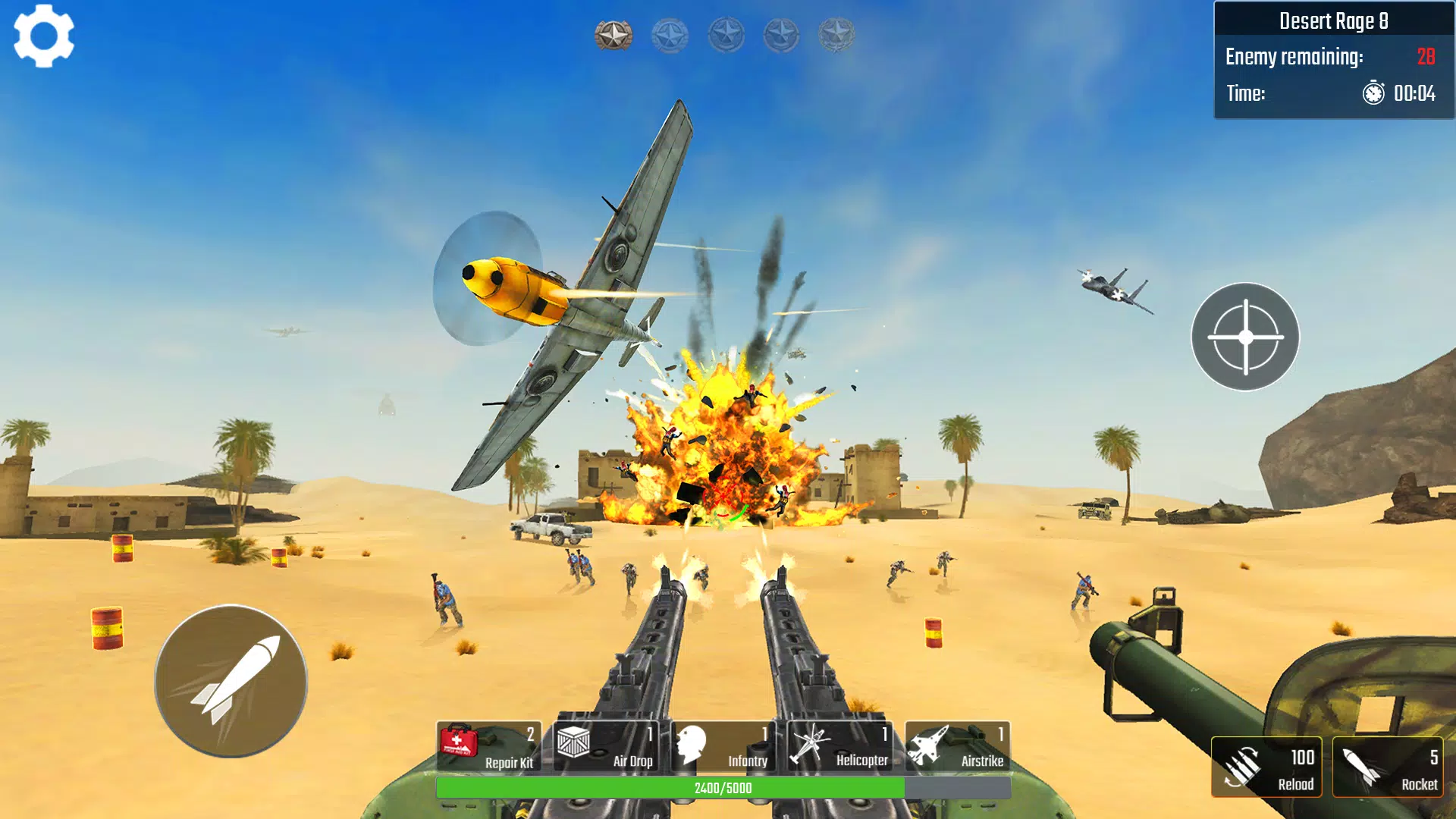Viewport: 1456px width, 819px height.
Task: Tap the middle blue star medal
Action: (x=724, y=34)
